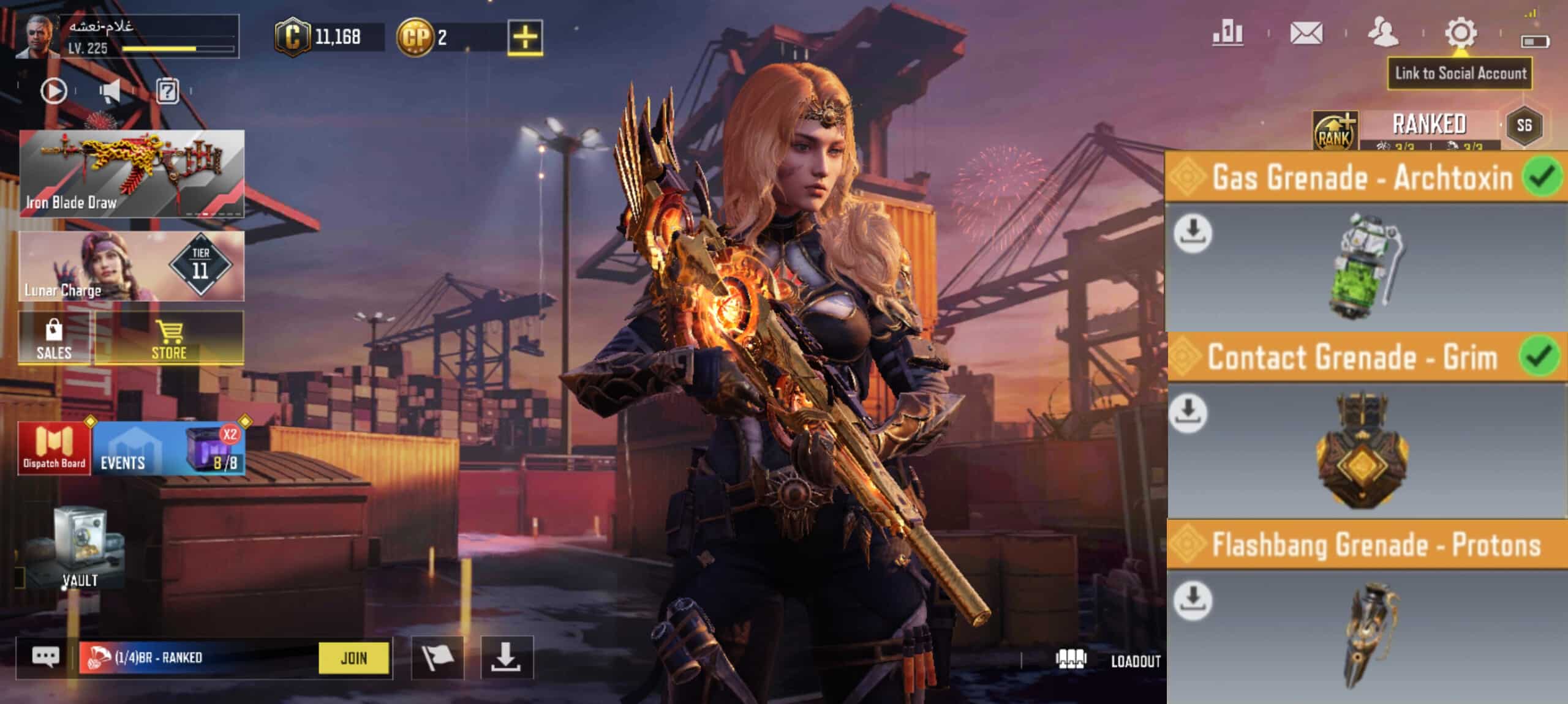Open the Sales shop
This screenshot has width=1568, height=704.
point(54,339)
